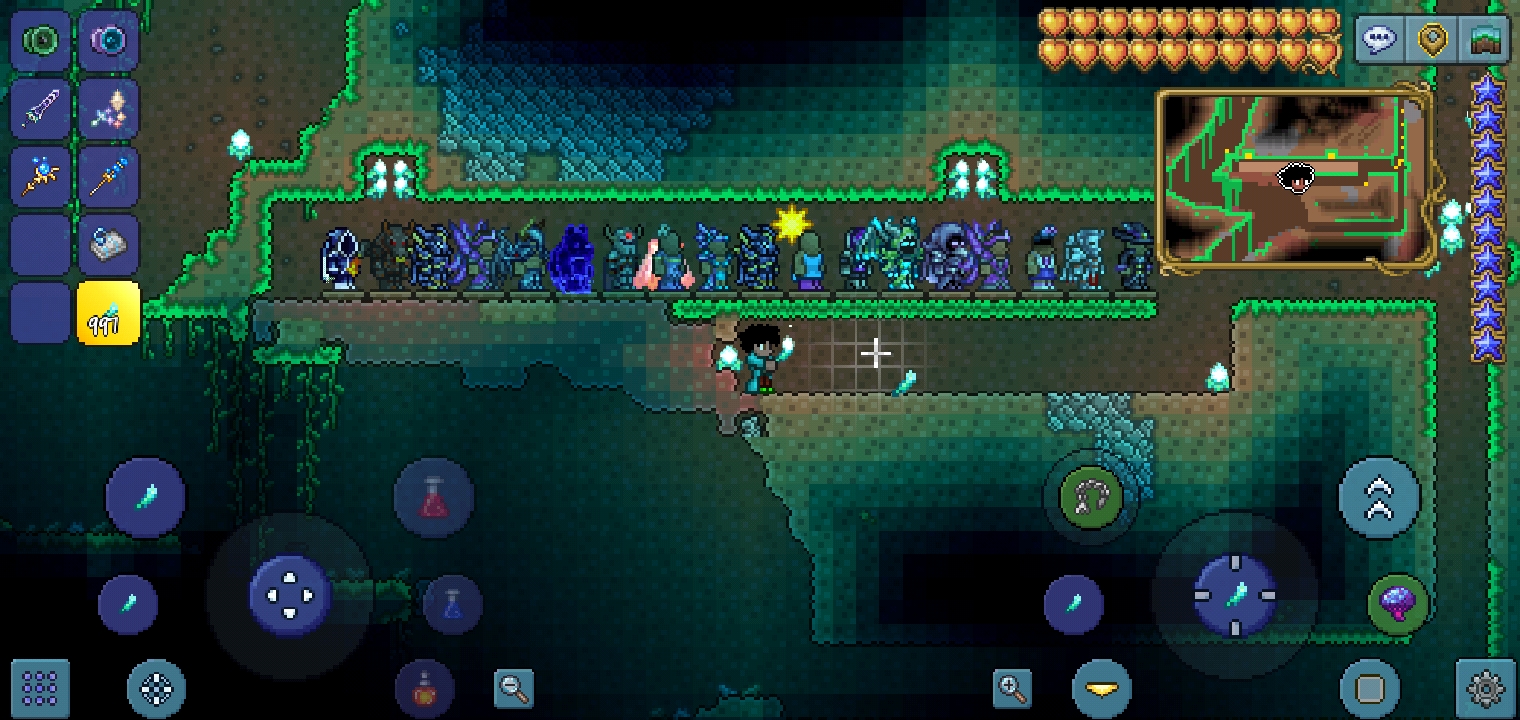The height and width of the screenshot is (720, 1520).
Task: Tap the map pin marker button
Action: [x=1432, y=41]
